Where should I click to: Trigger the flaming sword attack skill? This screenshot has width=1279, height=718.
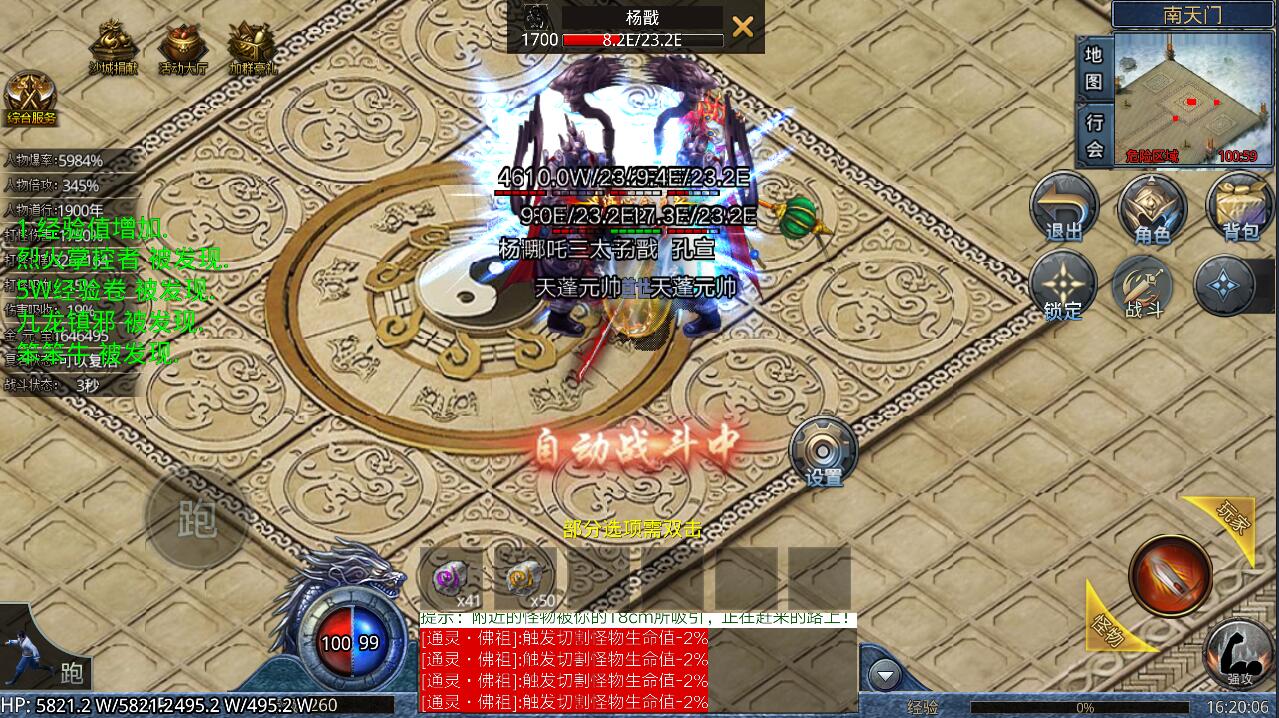coord(1170,574)
